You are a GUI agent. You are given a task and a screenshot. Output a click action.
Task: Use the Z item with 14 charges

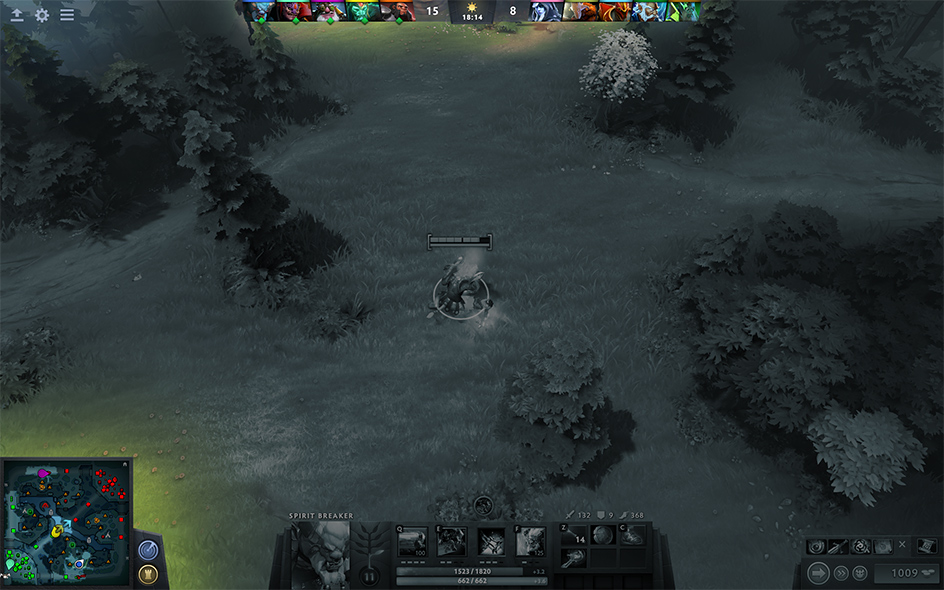coord(574,535)
